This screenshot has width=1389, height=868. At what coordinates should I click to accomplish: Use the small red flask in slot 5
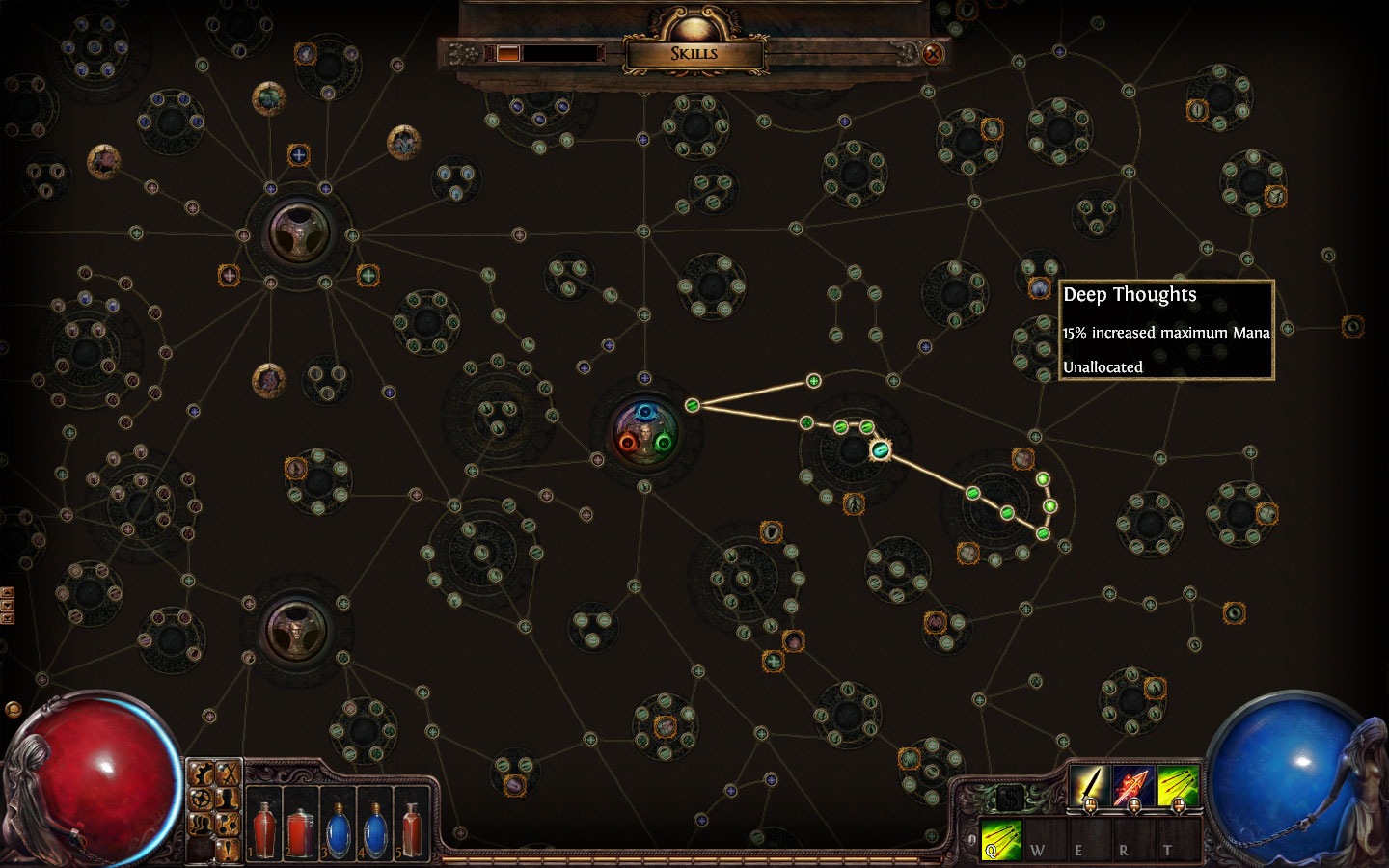(412, 830)
